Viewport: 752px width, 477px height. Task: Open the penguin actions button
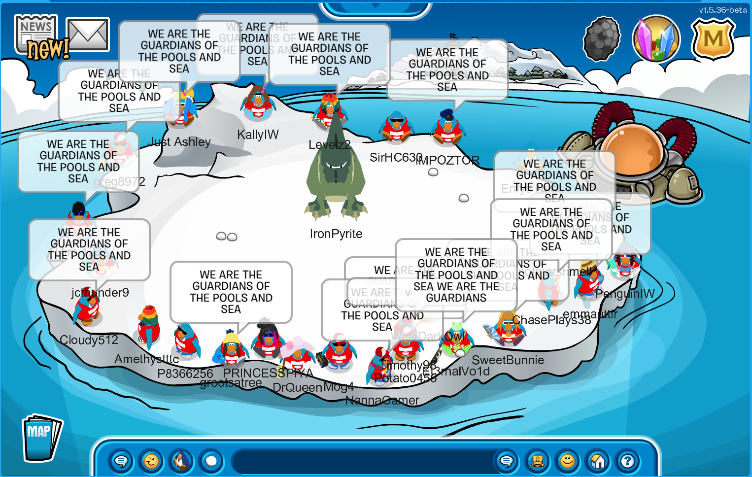pyautogui.click(x=181, y=461)
